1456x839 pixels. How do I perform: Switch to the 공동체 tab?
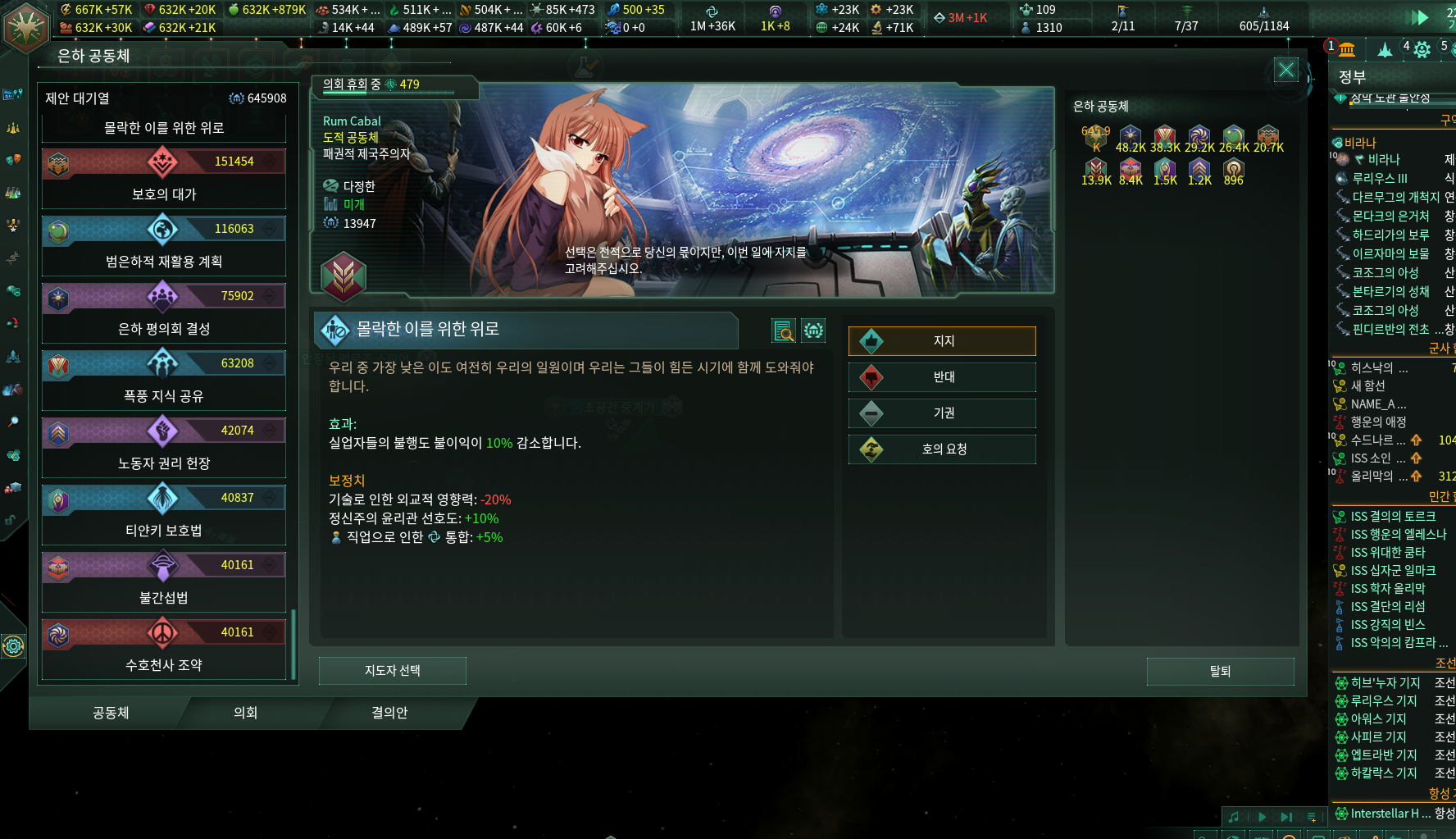click(x=111, y=713)
